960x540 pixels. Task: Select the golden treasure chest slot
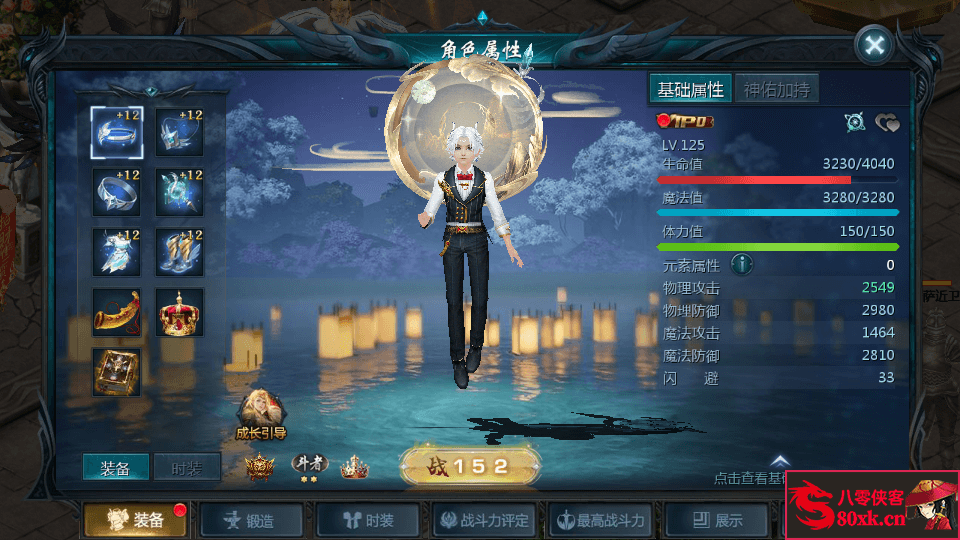(117, 371)
